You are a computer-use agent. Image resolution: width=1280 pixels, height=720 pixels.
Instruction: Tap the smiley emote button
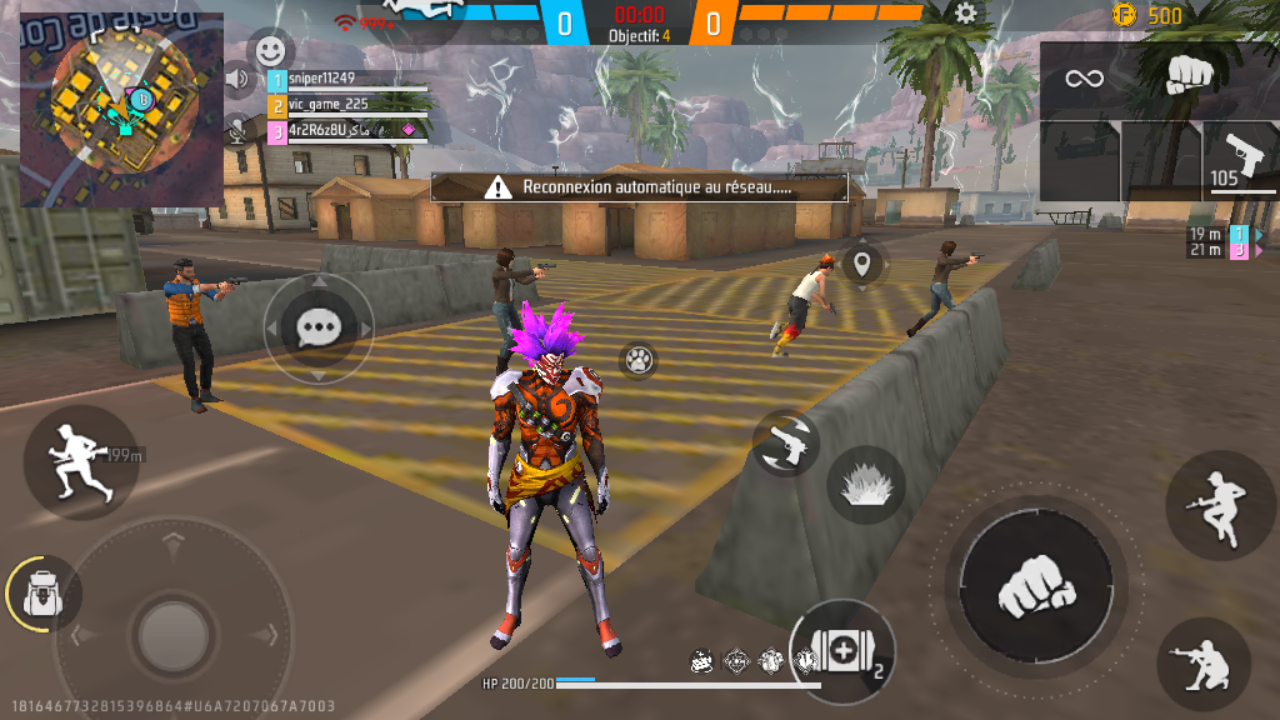click(269, 49)
